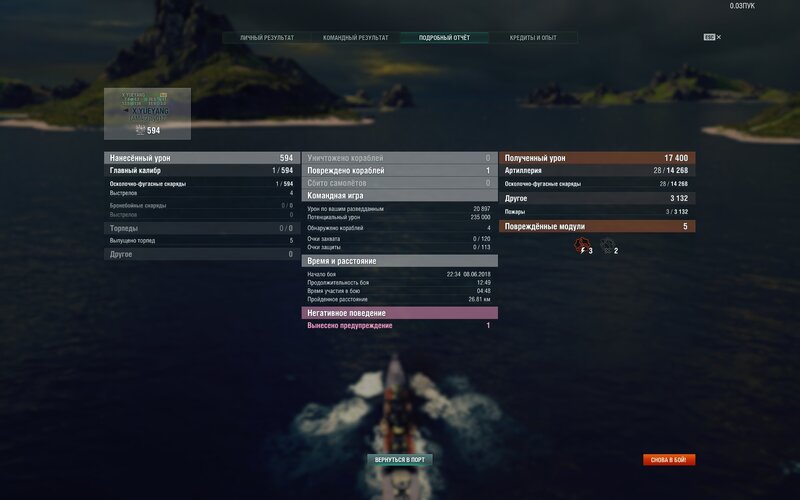Close the battle report with the ESC X button
800x500 pixels.
point(713,37)
